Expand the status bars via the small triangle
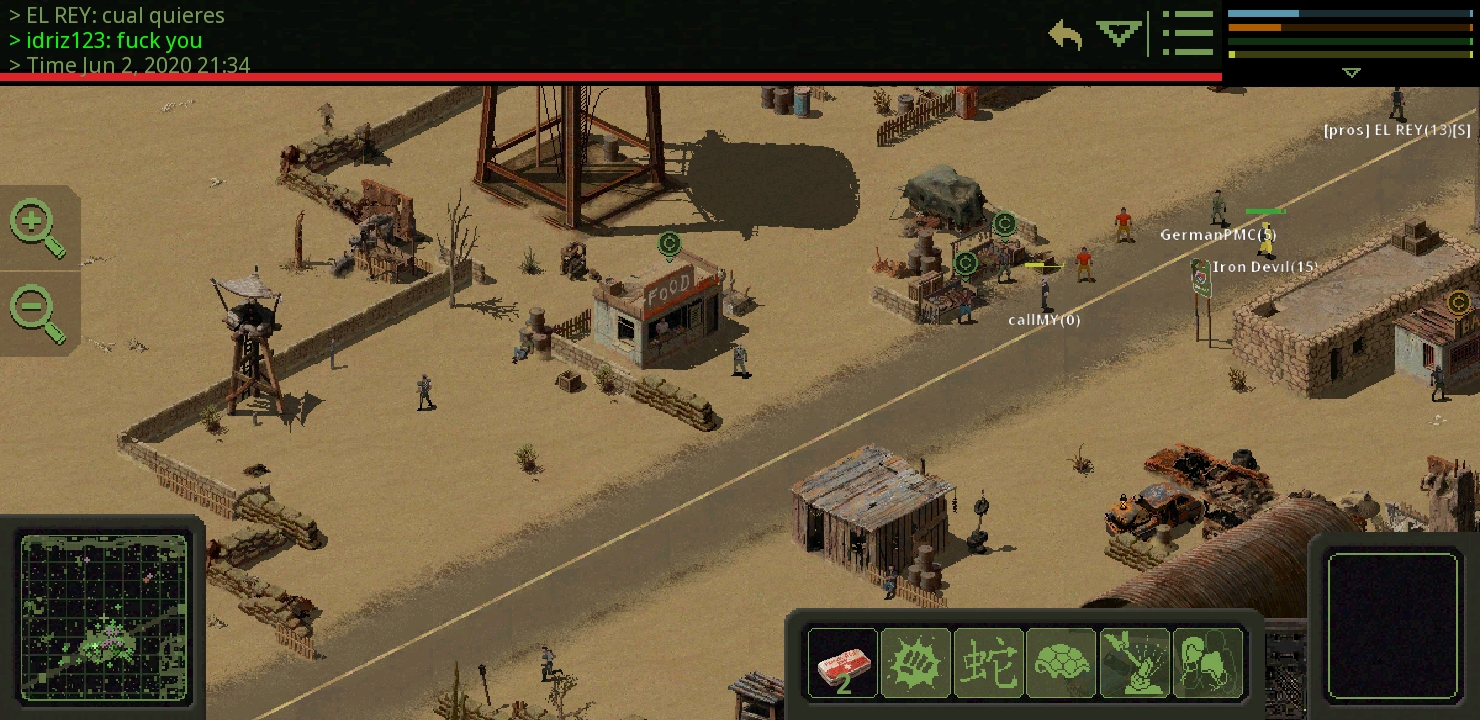This screenshot has height=720, width=1480. tap(1351, 72)
